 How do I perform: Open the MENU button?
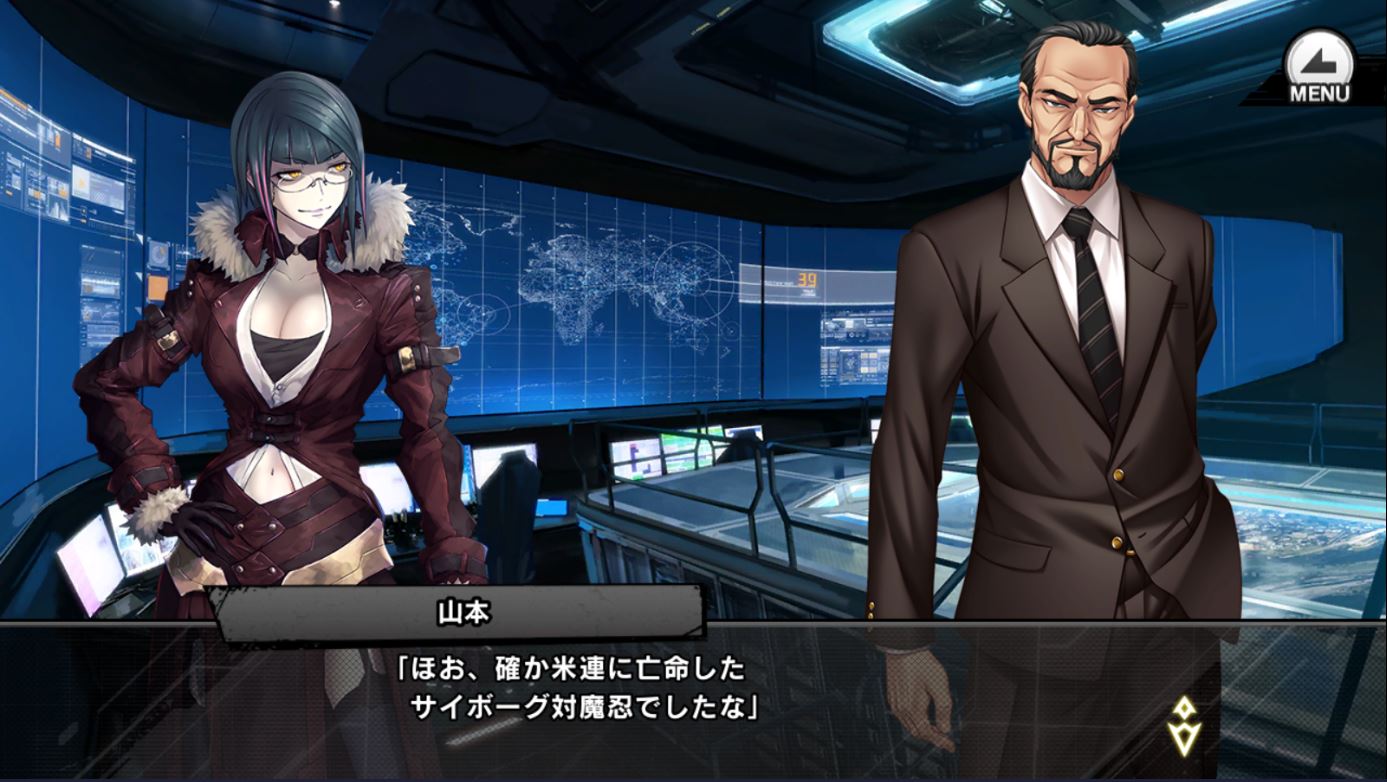coord(1318,68)
